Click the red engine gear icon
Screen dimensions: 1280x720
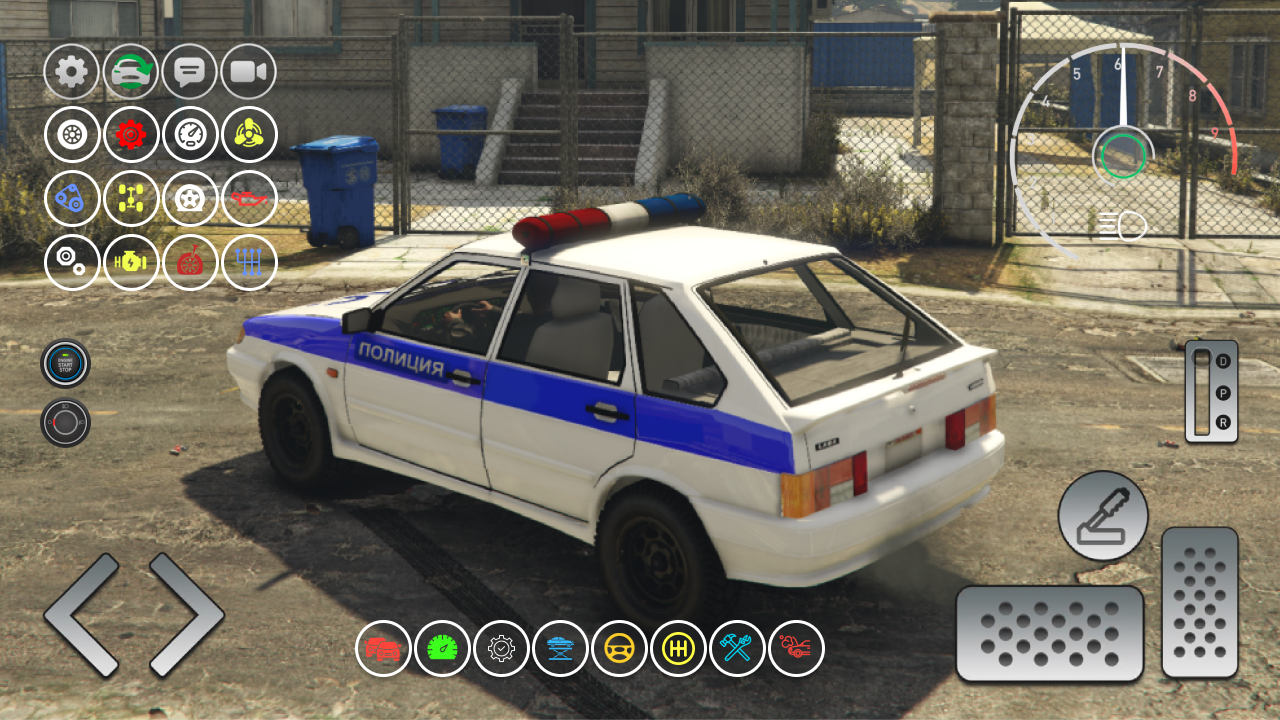tap(129, 135)
